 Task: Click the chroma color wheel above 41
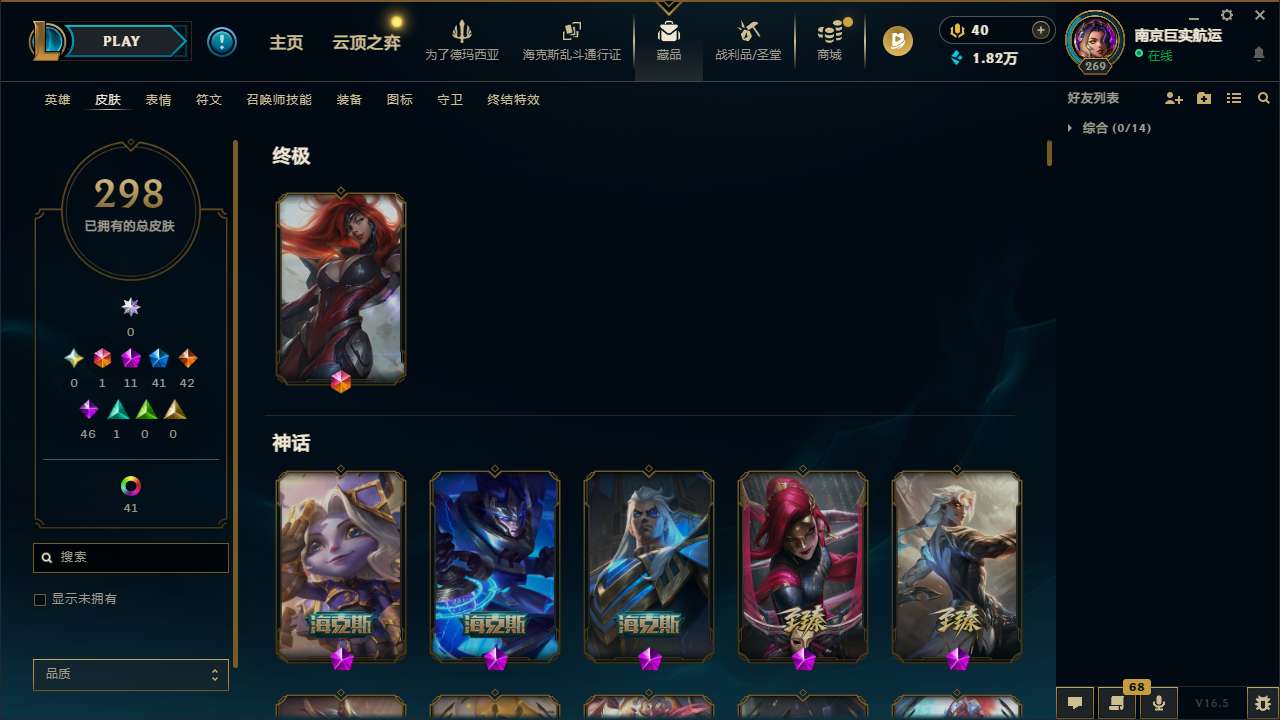tap(130, 485)
